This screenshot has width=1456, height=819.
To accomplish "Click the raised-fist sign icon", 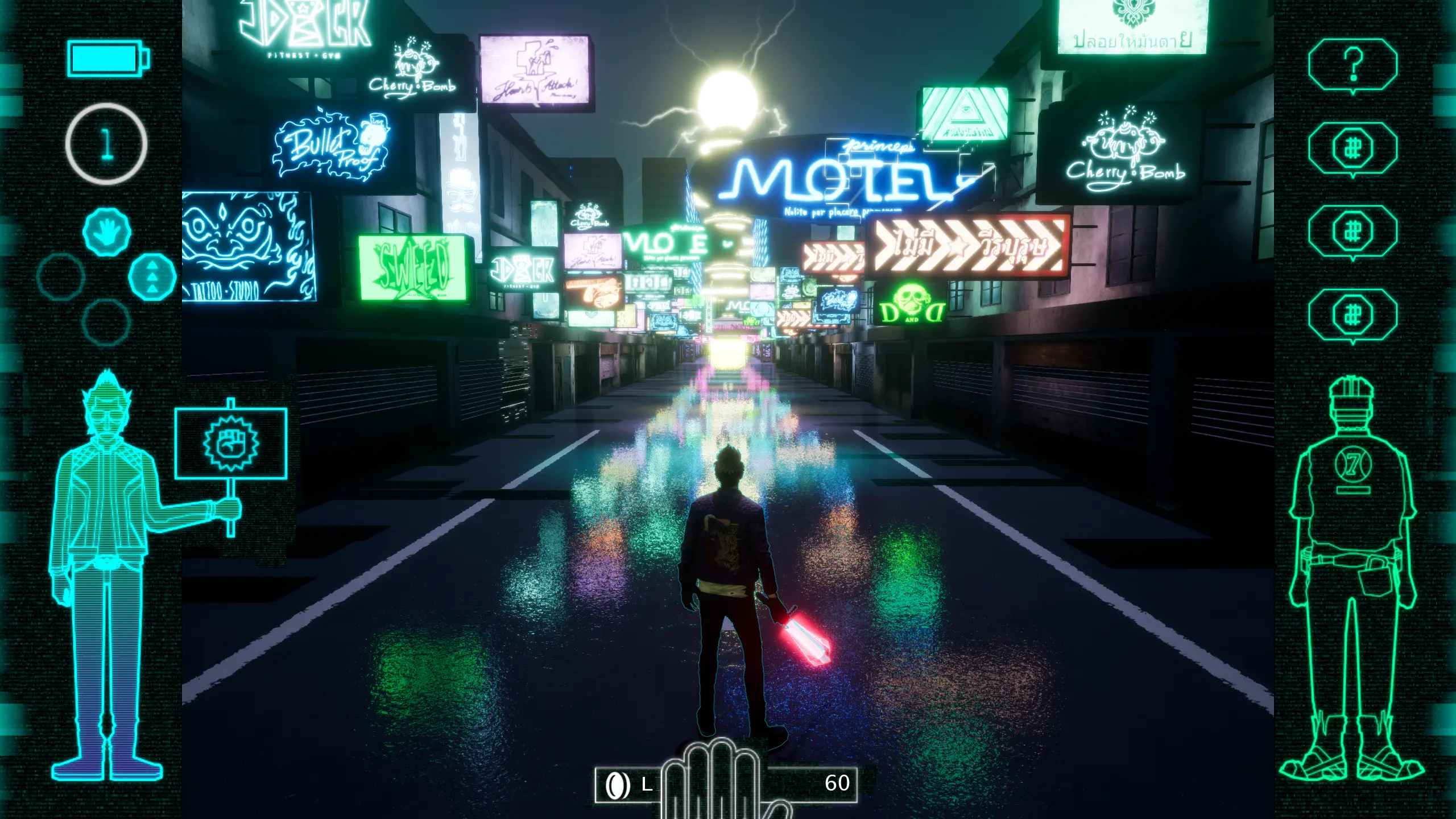I will [x=230, y=443].
